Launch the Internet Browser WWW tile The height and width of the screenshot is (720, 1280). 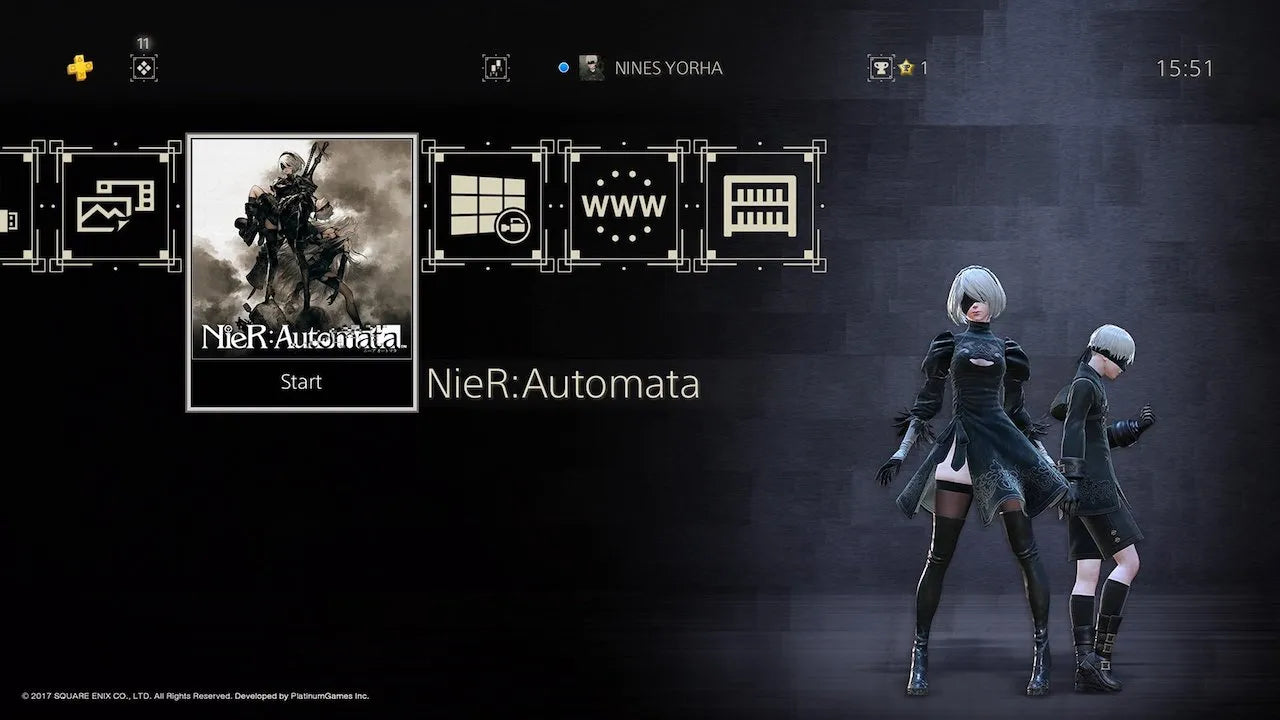(624, 204)
